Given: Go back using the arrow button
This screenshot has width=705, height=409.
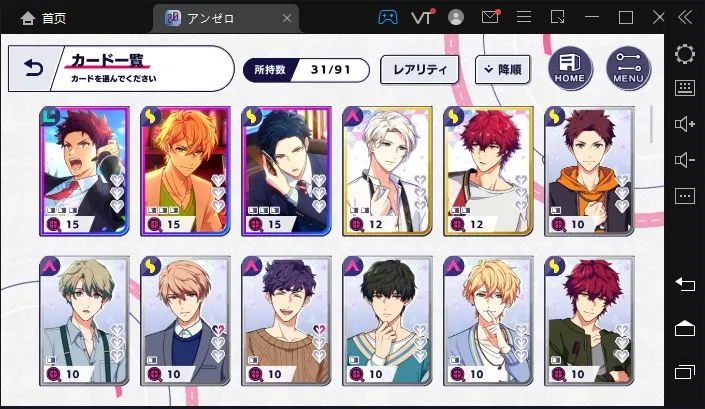Looking at the screenshot, I should 35,68.
